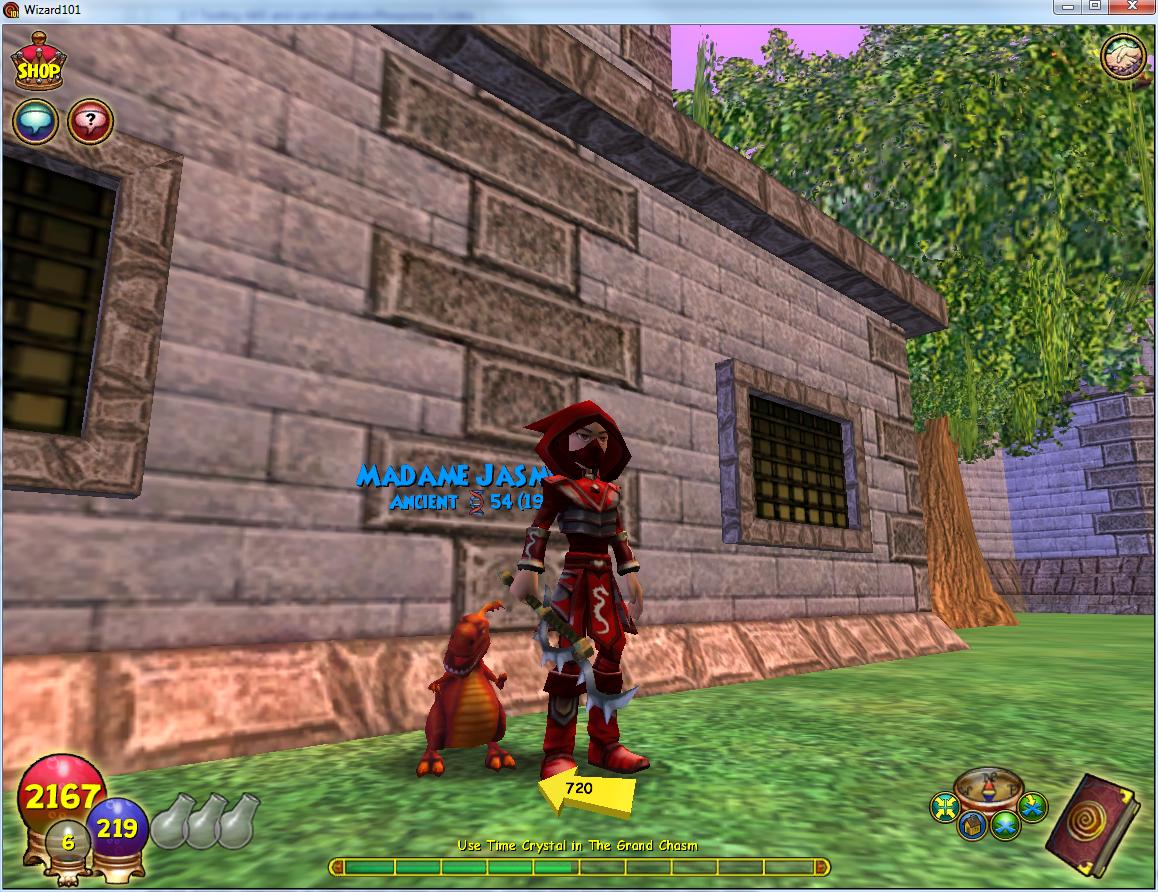Screen dimensions: 1158x892
Task: Open the friends list handshake icon
Action: (x=1123, y=58)
